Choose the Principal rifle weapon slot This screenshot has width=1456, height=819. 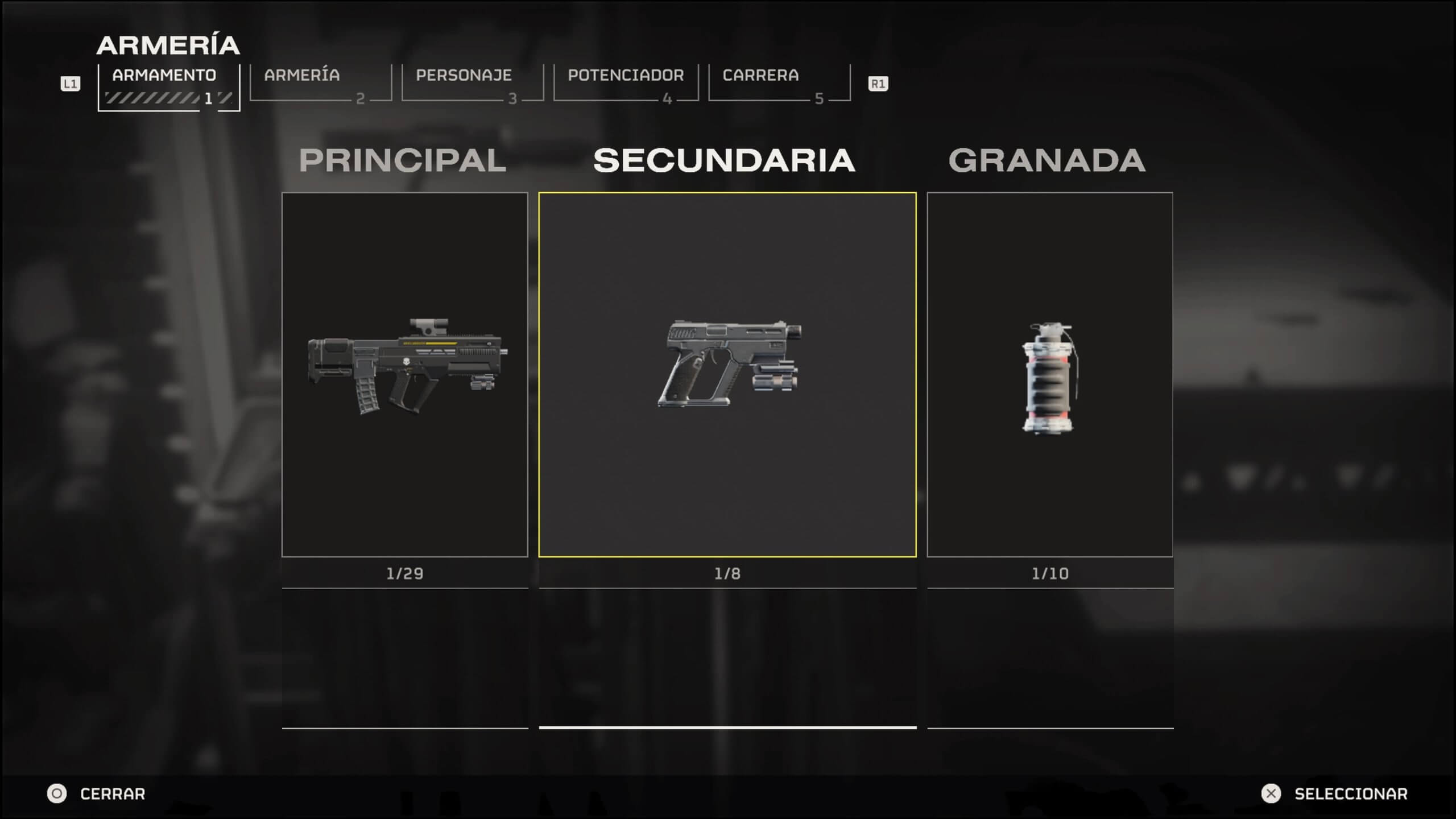click(404, 374)
